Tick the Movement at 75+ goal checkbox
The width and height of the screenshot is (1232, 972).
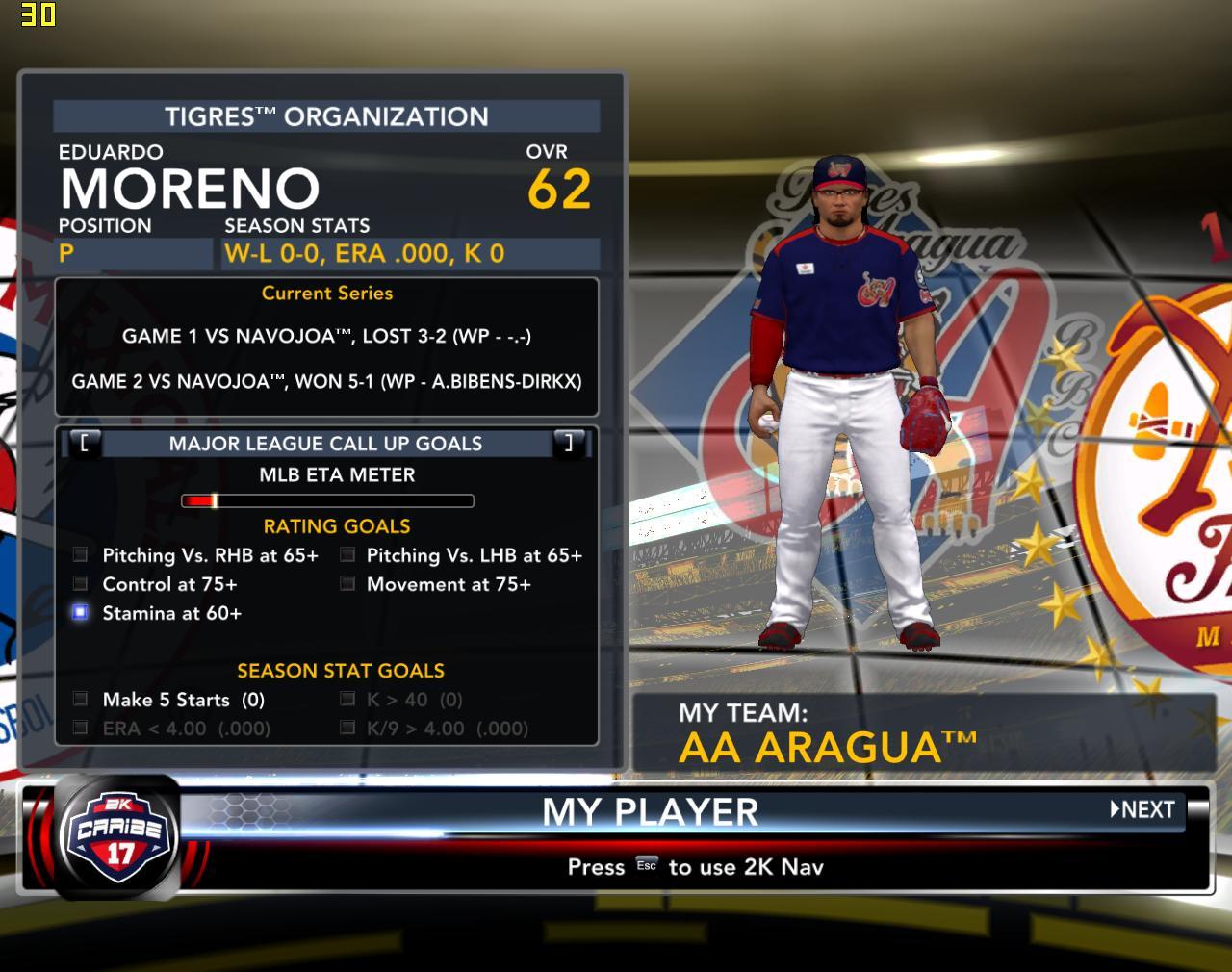(347, 584)
